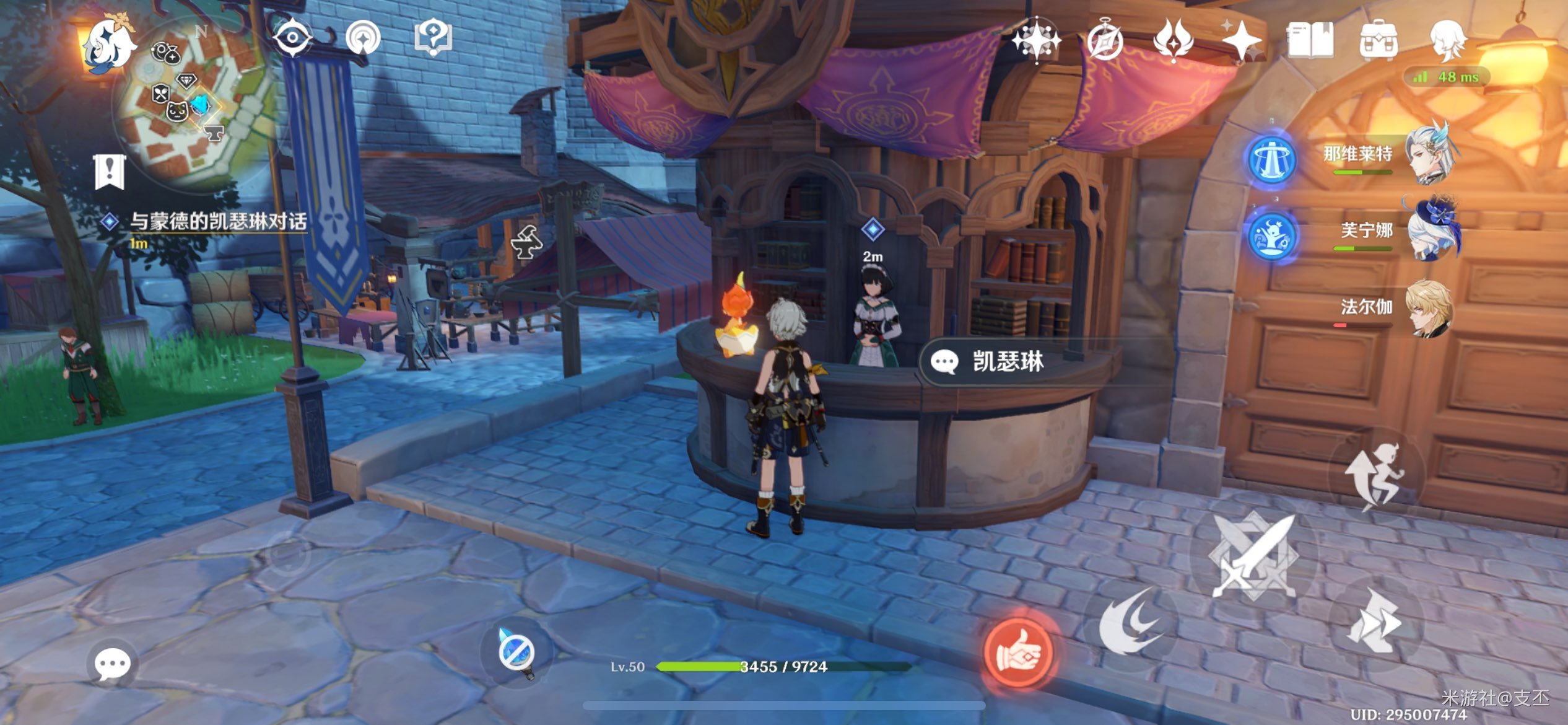The width and height of the screenshot is (1568, 725).
Task: Toggle elemental sight eye icon
Action: point(292,38)
